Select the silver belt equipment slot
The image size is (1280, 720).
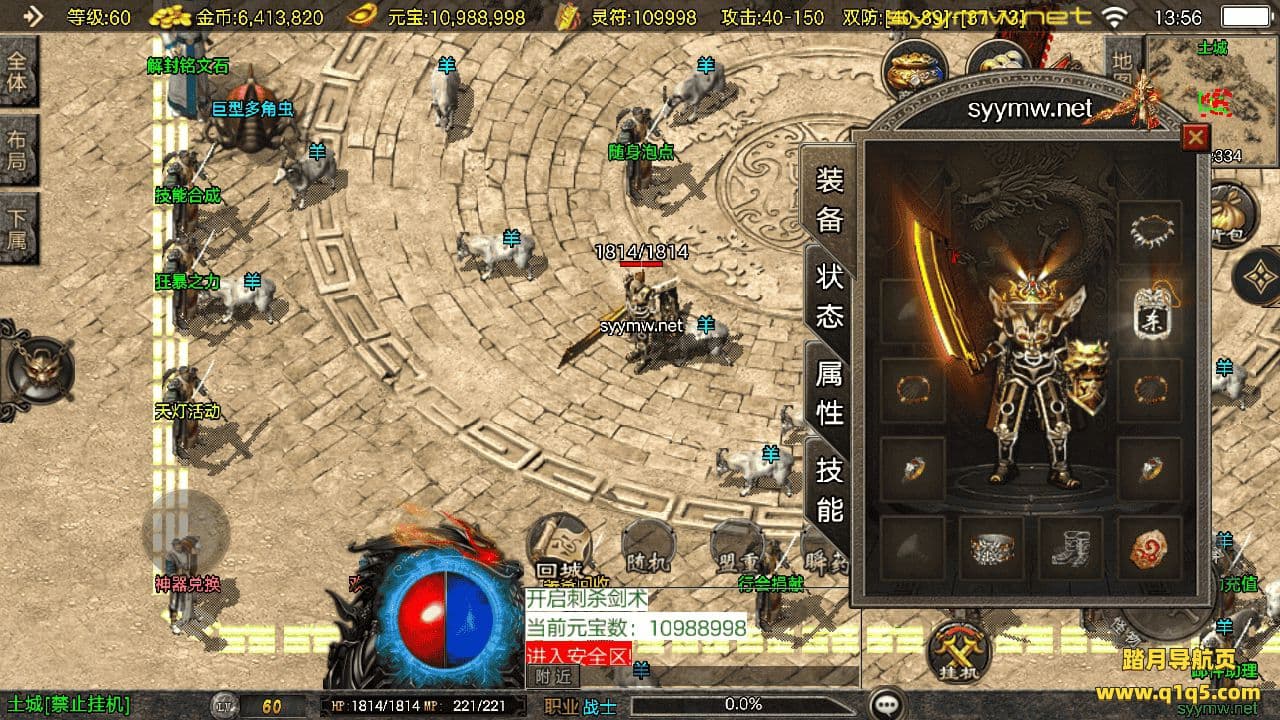pos(991,548)
